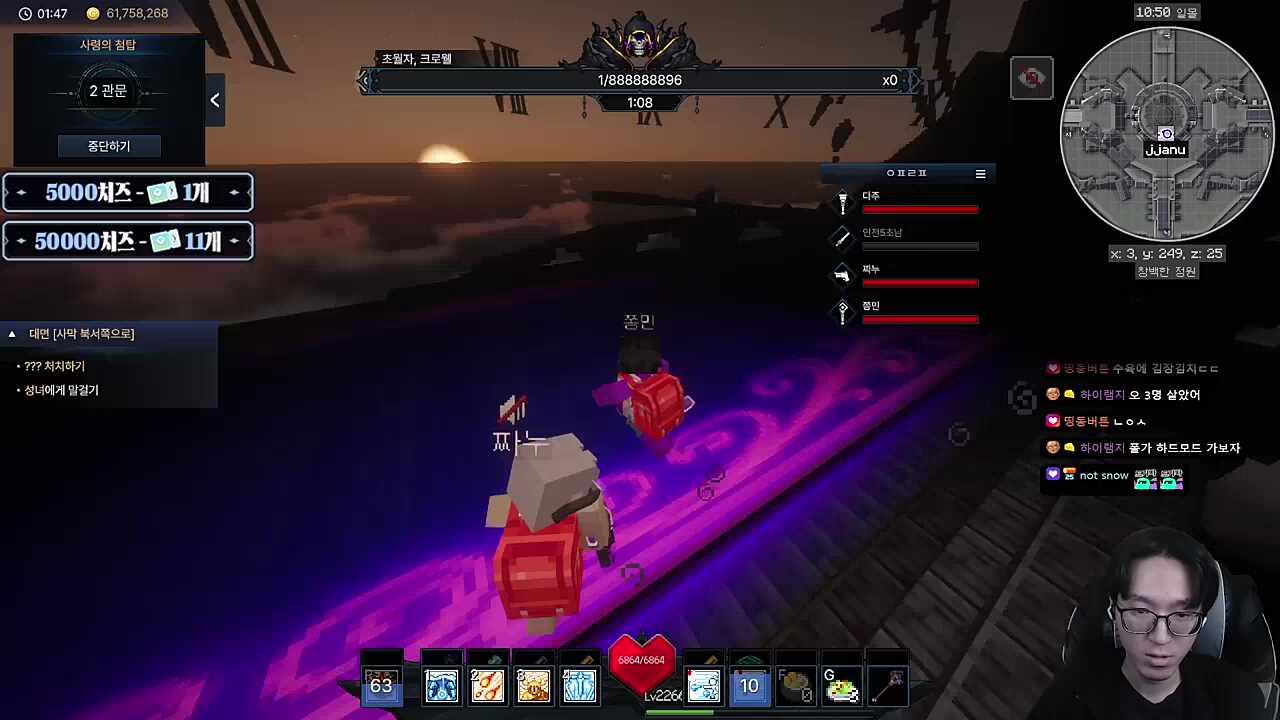Collapse the 대면 quest tracker

[12, 334]
